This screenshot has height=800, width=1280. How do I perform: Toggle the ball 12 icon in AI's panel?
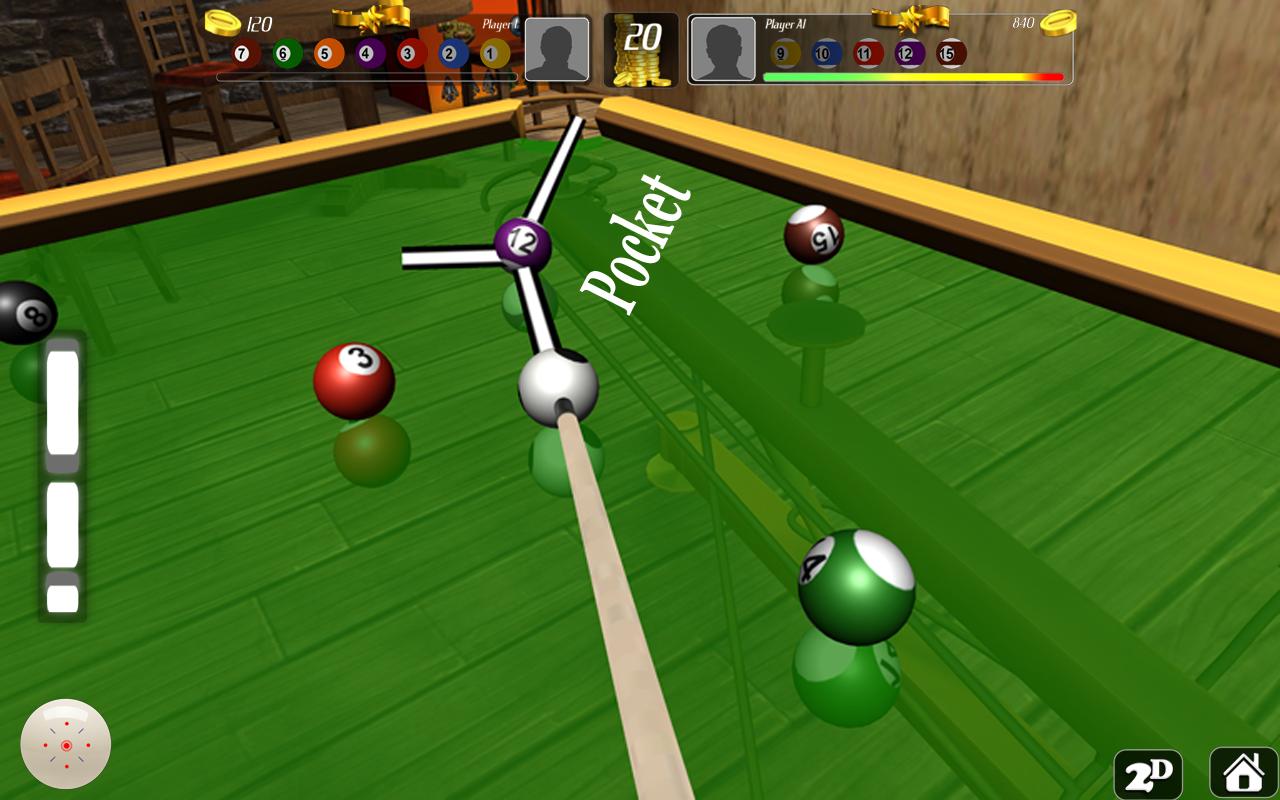tap(908, 51)
